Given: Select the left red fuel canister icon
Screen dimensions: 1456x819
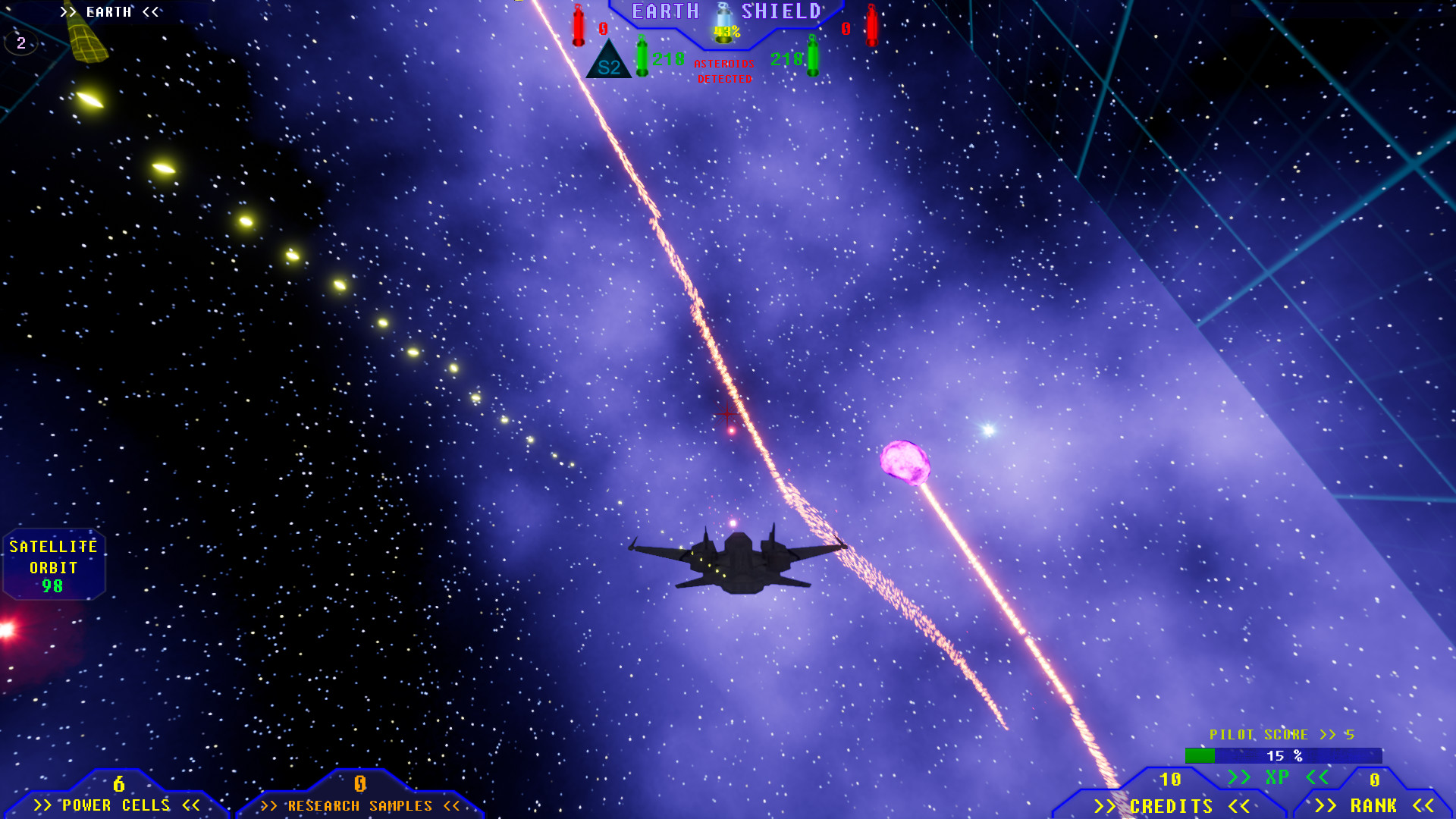Looking at the screenshot, I should click(x=577, y=26).
